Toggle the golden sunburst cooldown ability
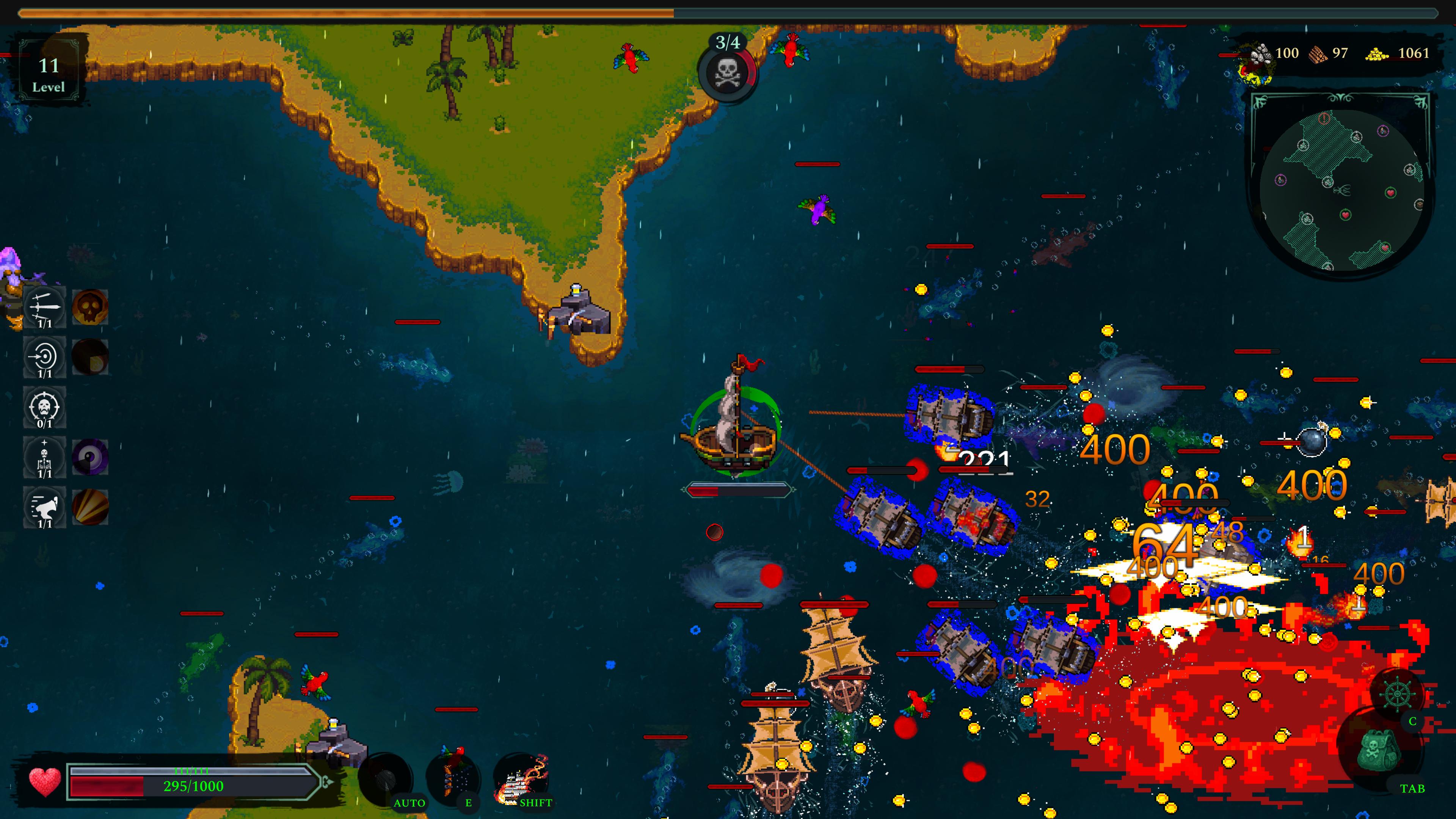Screen dimensions: 1456x819 (x=91, y=508)
